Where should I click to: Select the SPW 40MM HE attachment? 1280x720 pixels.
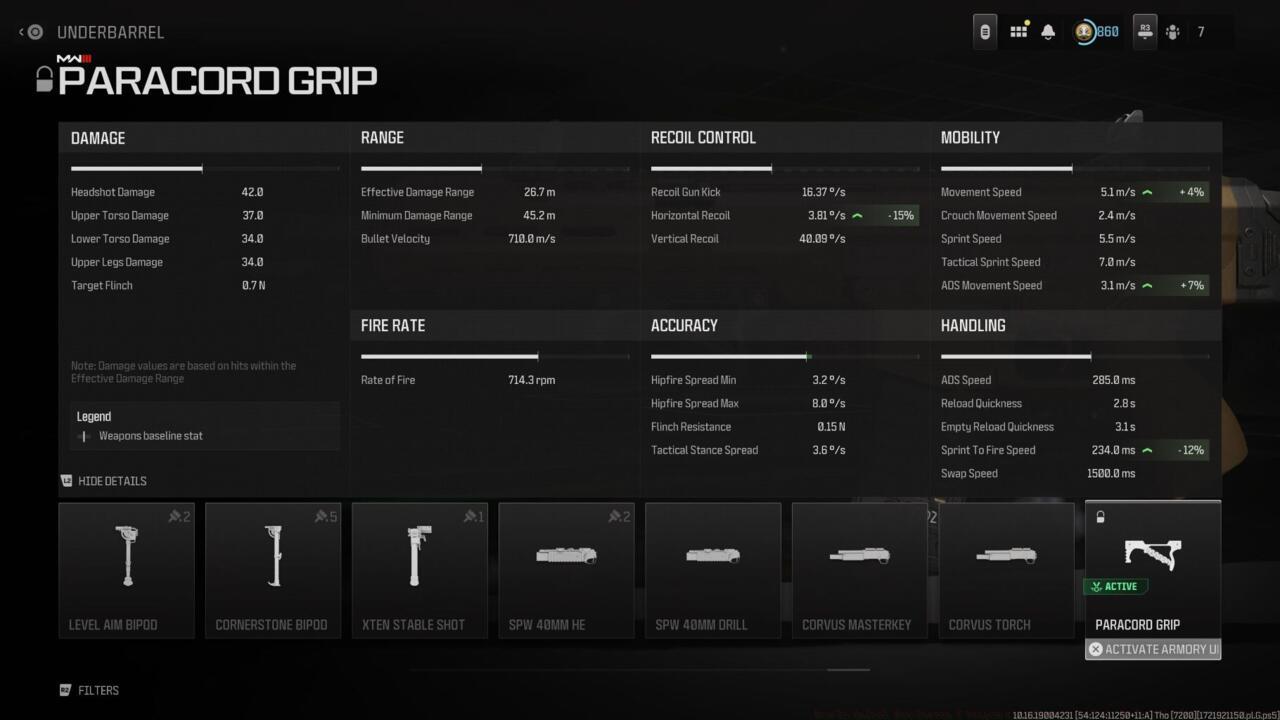pyautogui.click(x=566, y=570)
